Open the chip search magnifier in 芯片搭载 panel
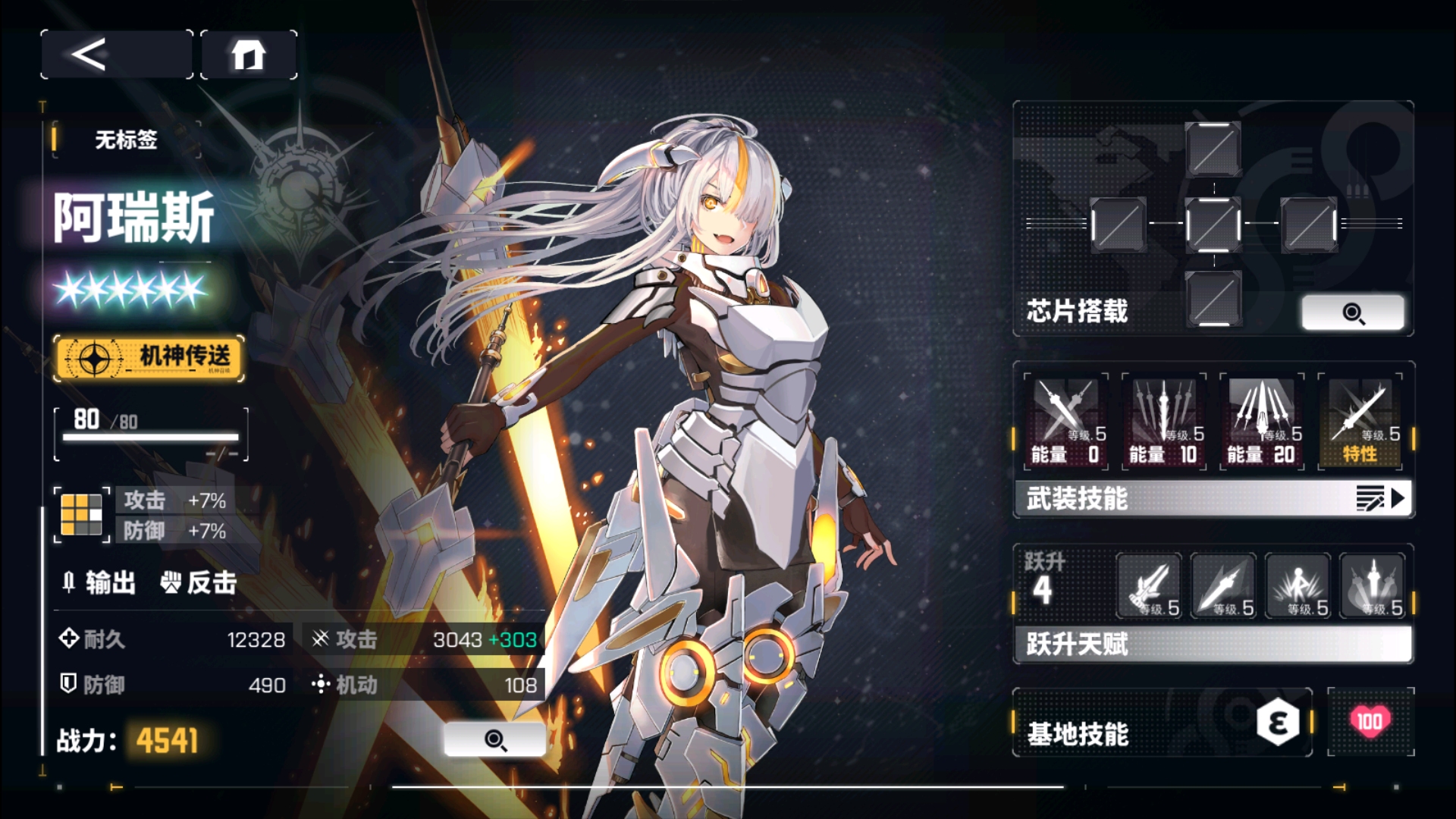 point(1355,312)
